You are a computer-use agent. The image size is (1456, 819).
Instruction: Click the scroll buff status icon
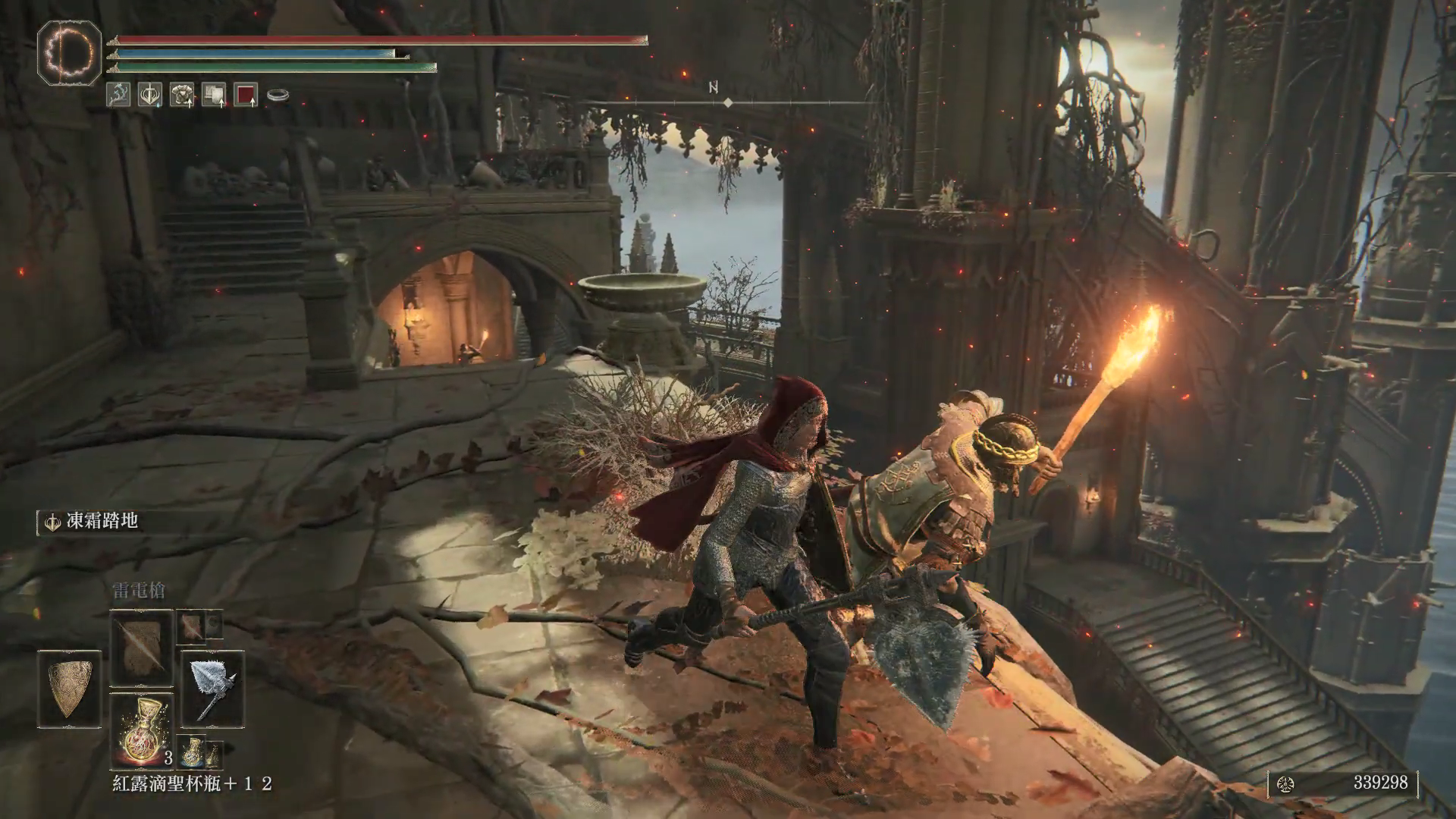(214, 95)
